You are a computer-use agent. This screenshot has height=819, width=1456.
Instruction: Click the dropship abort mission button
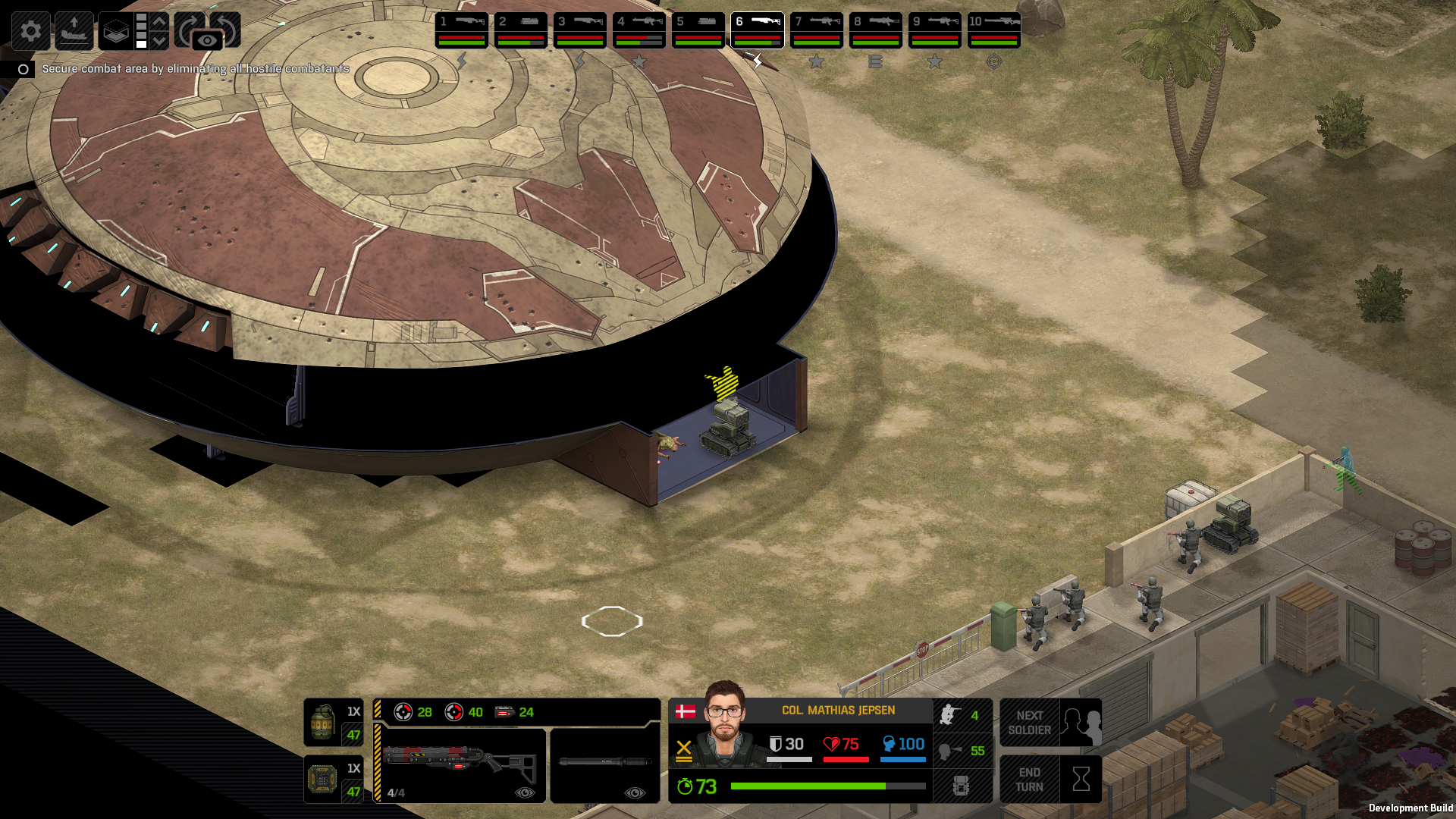pyautogui.click(x=74, y=31)
